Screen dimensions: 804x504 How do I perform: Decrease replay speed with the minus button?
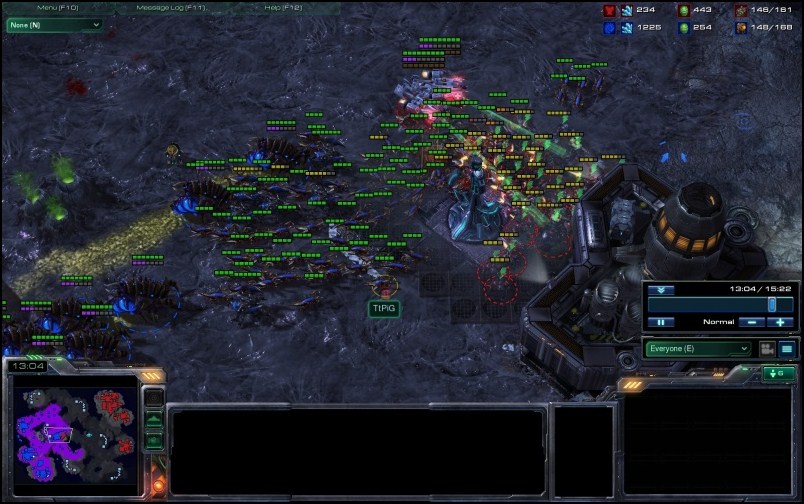[x=751, y=322]
